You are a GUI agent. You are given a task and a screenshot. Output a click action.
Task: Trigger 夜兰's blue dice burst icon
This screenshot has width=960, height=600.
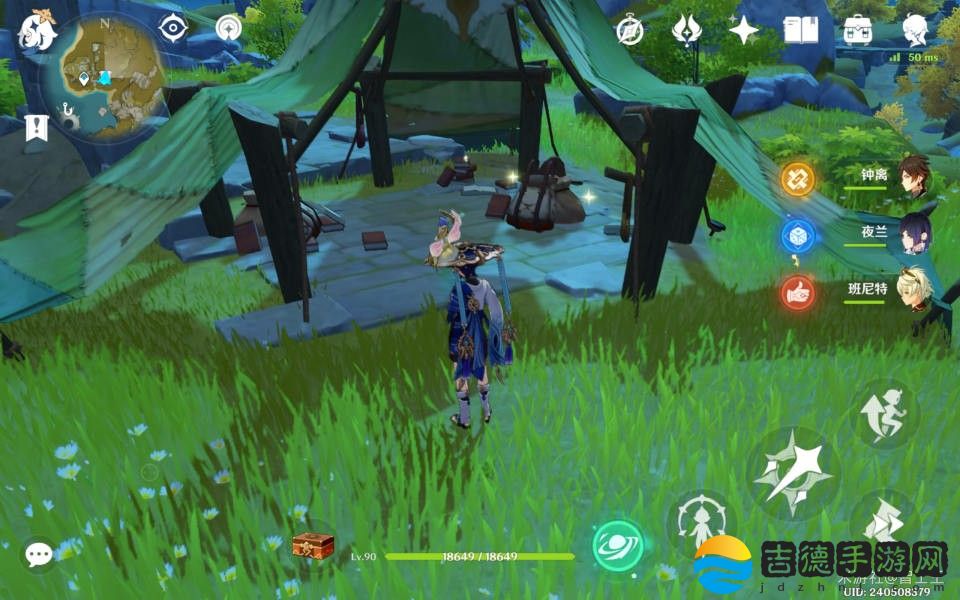coord(798,236)
